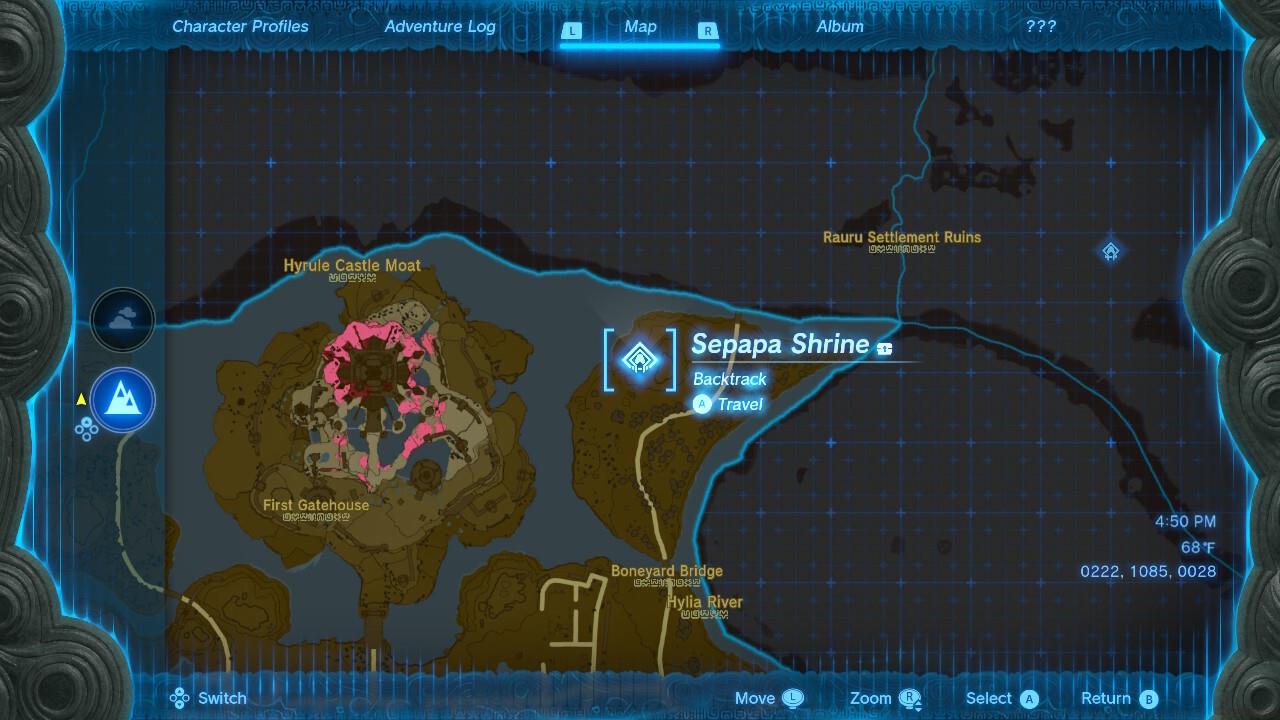Click the Switch icon in the bottom-left bar
1280x720 pixels.
[x=180, y=698]
